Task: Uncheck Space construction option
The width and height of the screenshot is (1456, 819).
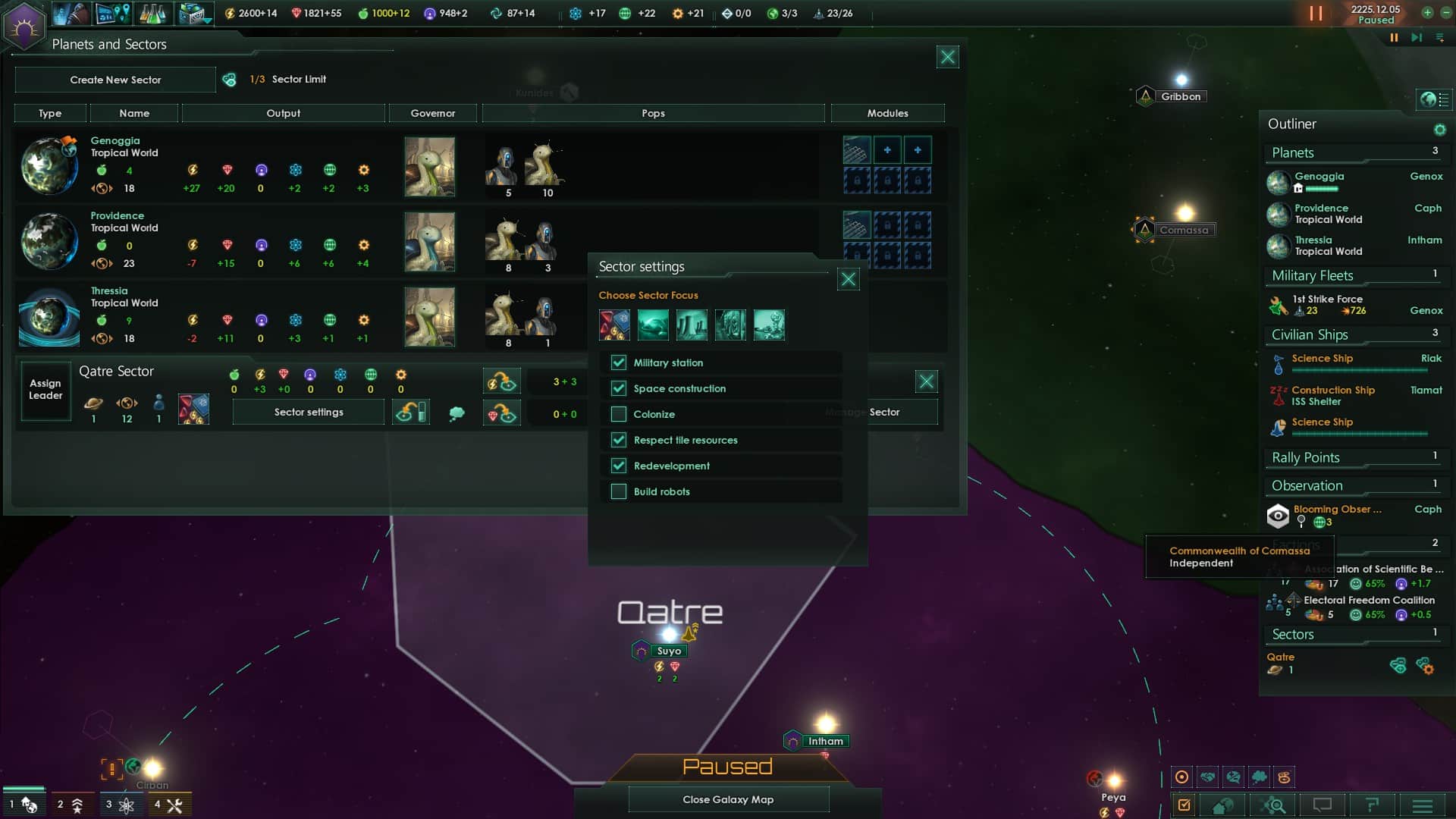Action: (619, 388)
